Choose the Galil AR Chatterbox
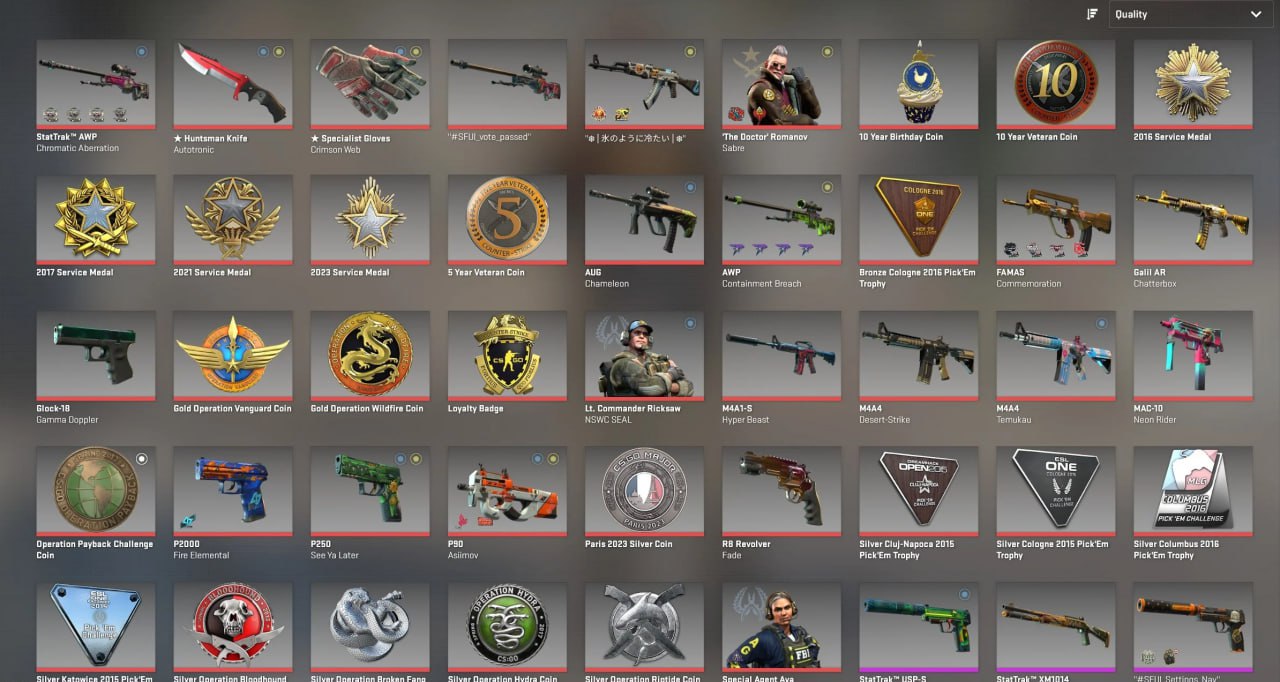This screenshot has height=682, width=1280. (1192, 219)
